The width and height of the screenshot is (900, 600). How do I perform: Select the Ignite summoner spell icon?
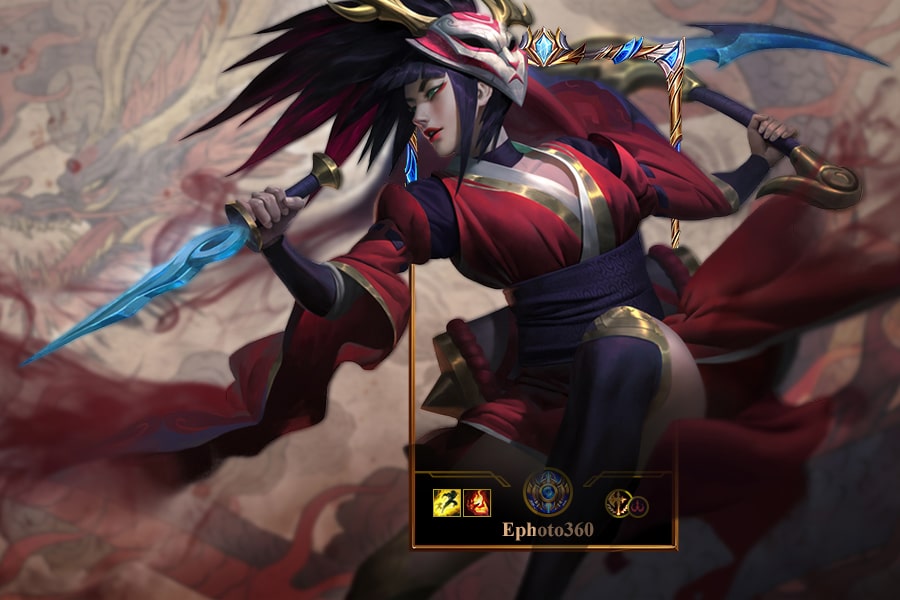pyautogui.click(x=476, y=502)
